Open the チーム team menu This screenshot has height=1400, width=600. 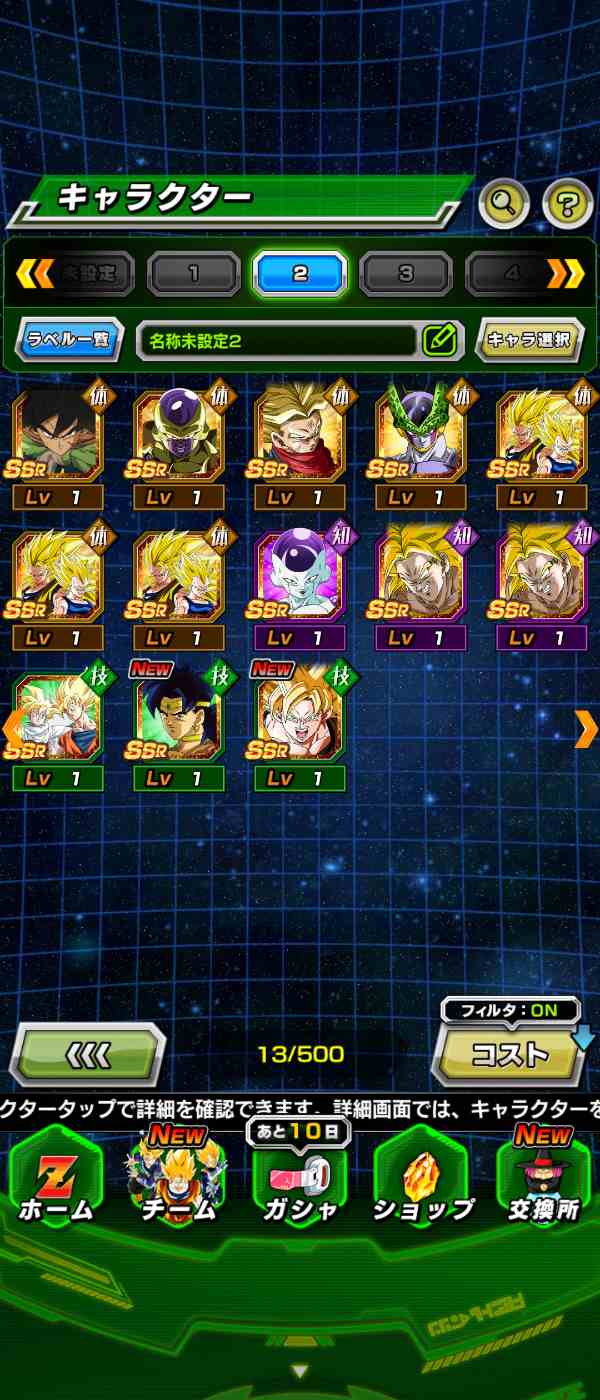[x=177, y=1180]
